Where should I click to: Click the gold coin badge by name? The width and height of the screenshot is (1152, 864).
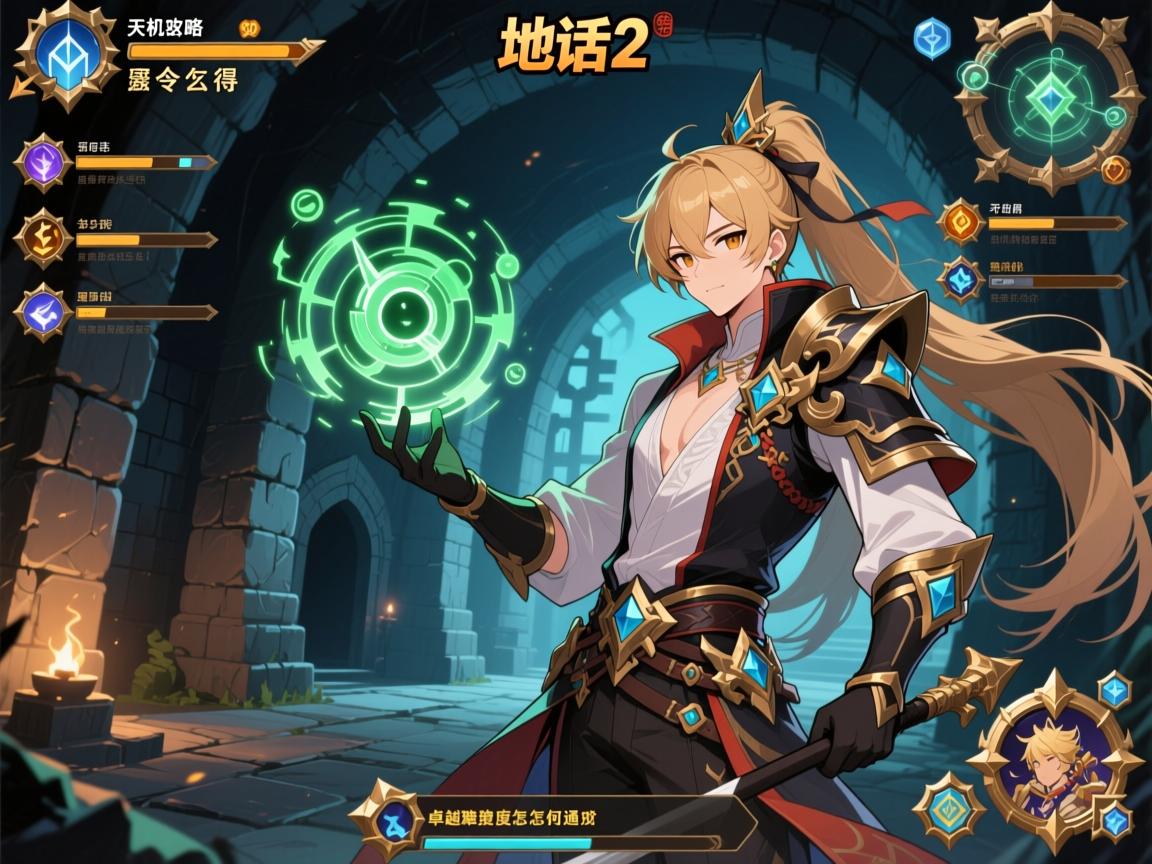click(x=254, y=27)
